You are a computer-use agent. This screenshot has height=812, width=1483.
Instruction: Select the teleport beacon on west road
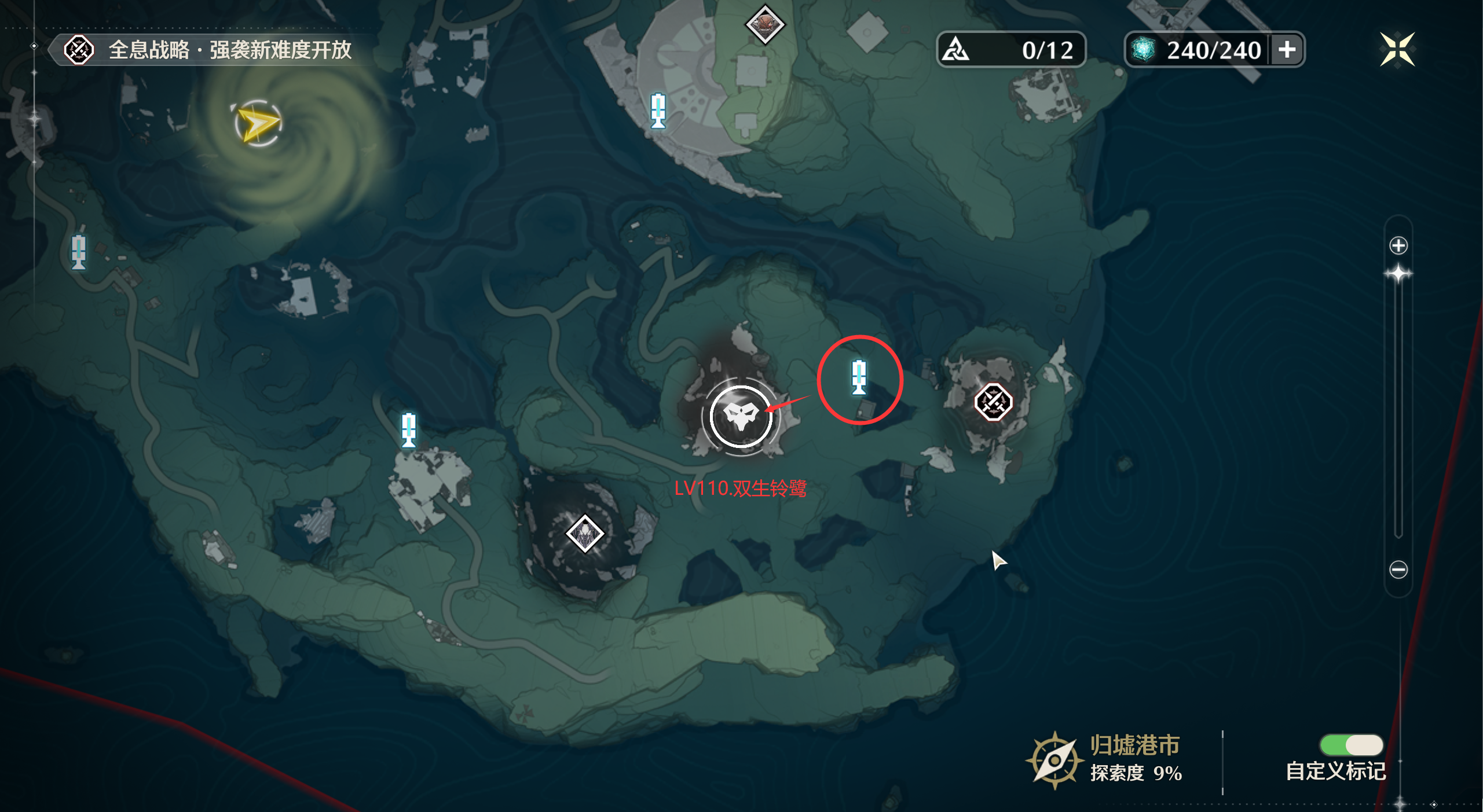click(x=79, y=252)
